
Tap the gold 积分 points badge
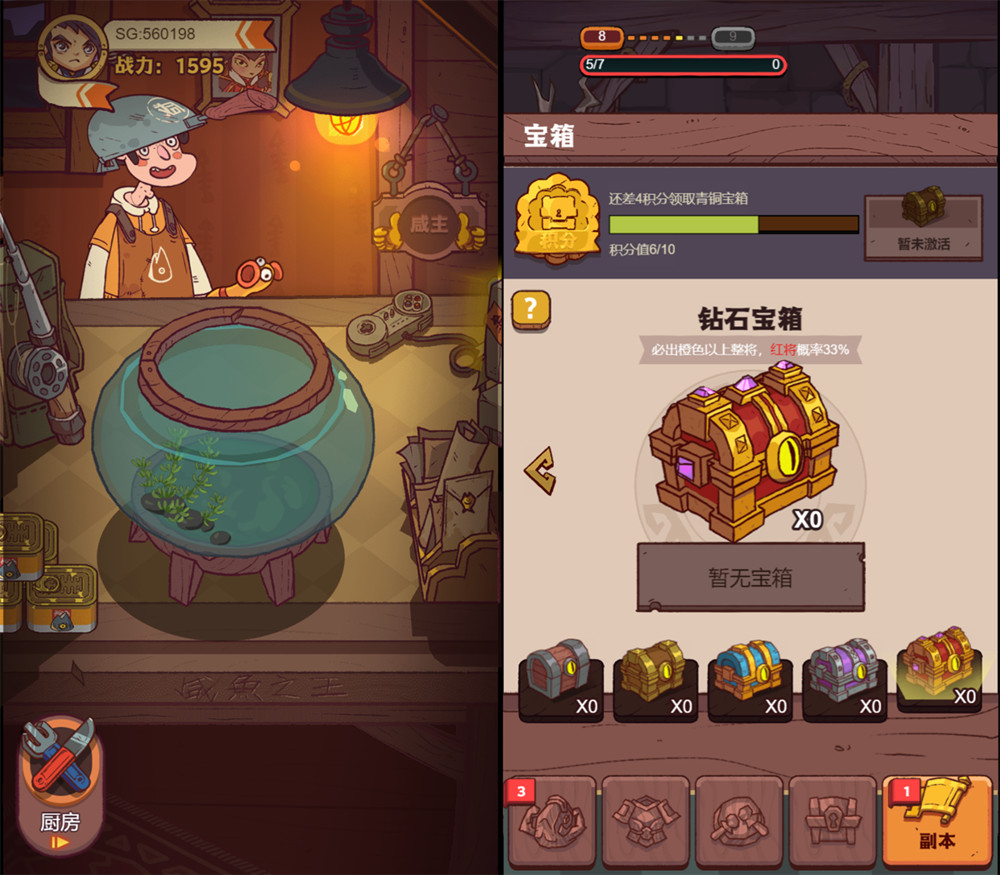tap(550, 223)
